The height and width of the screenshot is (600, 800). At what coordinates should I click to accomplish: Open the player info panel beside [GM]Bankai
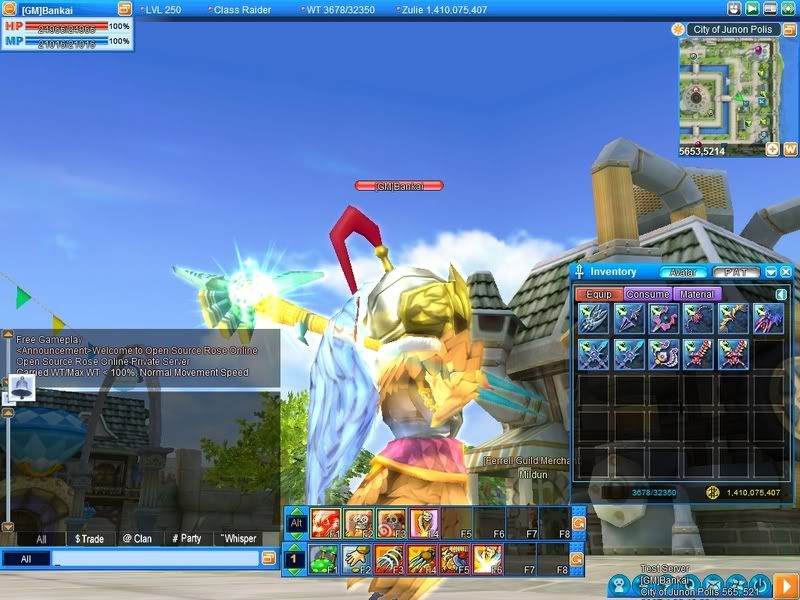pos(124,9)
